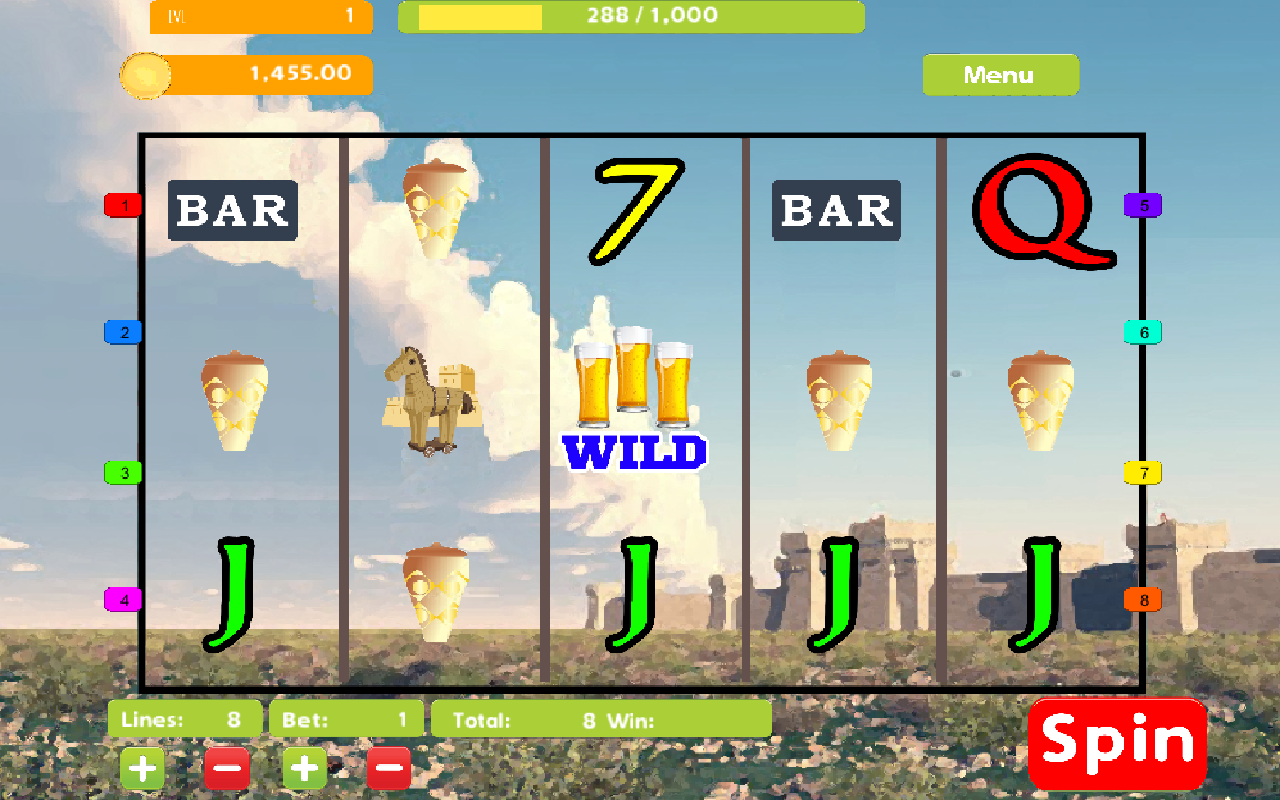This screenshot has height=800, width=1280.
Task: Increase the number of Lines
Action: tap(143, 769)
